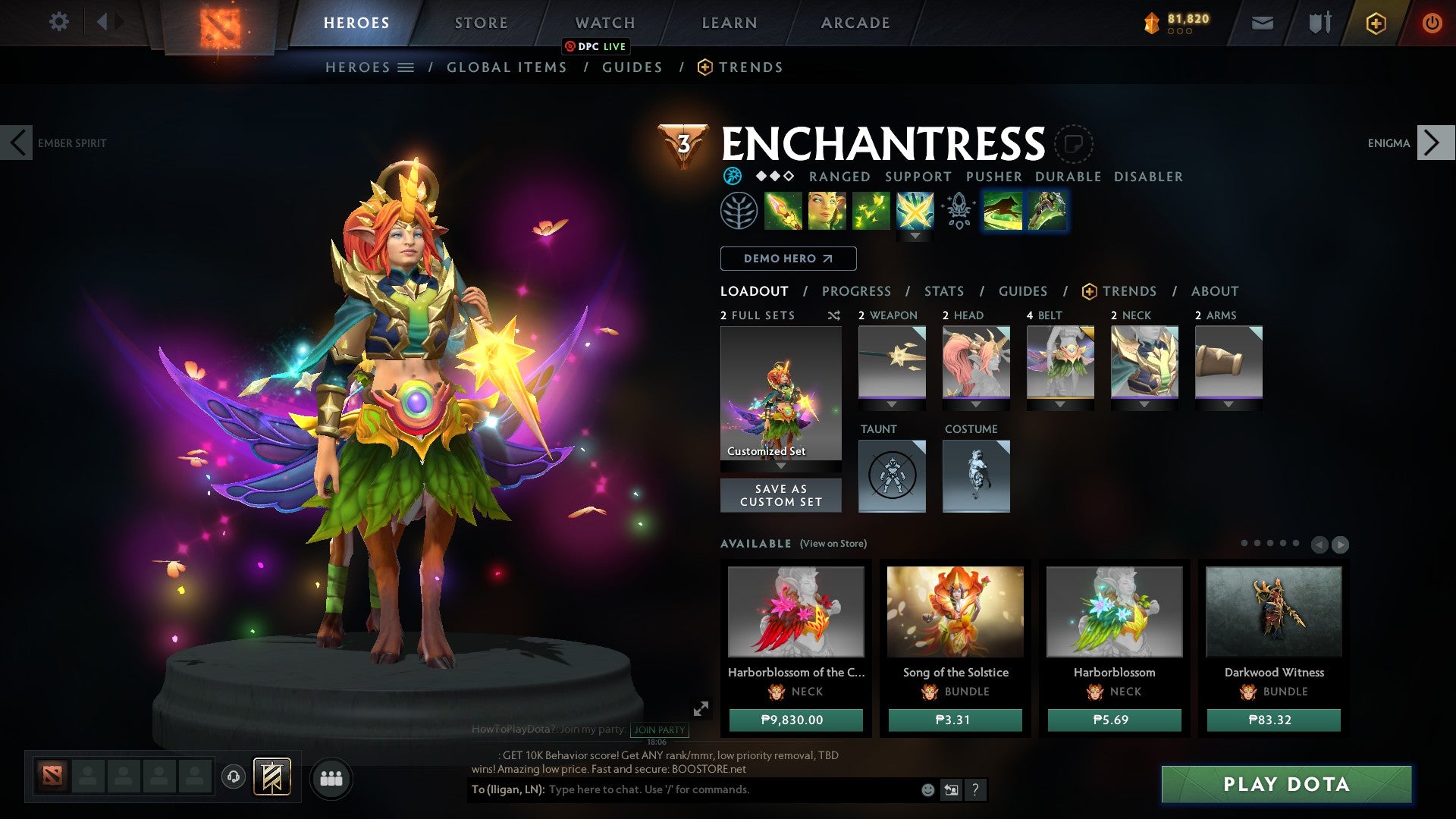Image resolution: width=1456 pixels, height=819 pixels.
Task: Open Dota Plus hexagon icon near top right
Action: pyautogui.click(x=1376, y=23)
